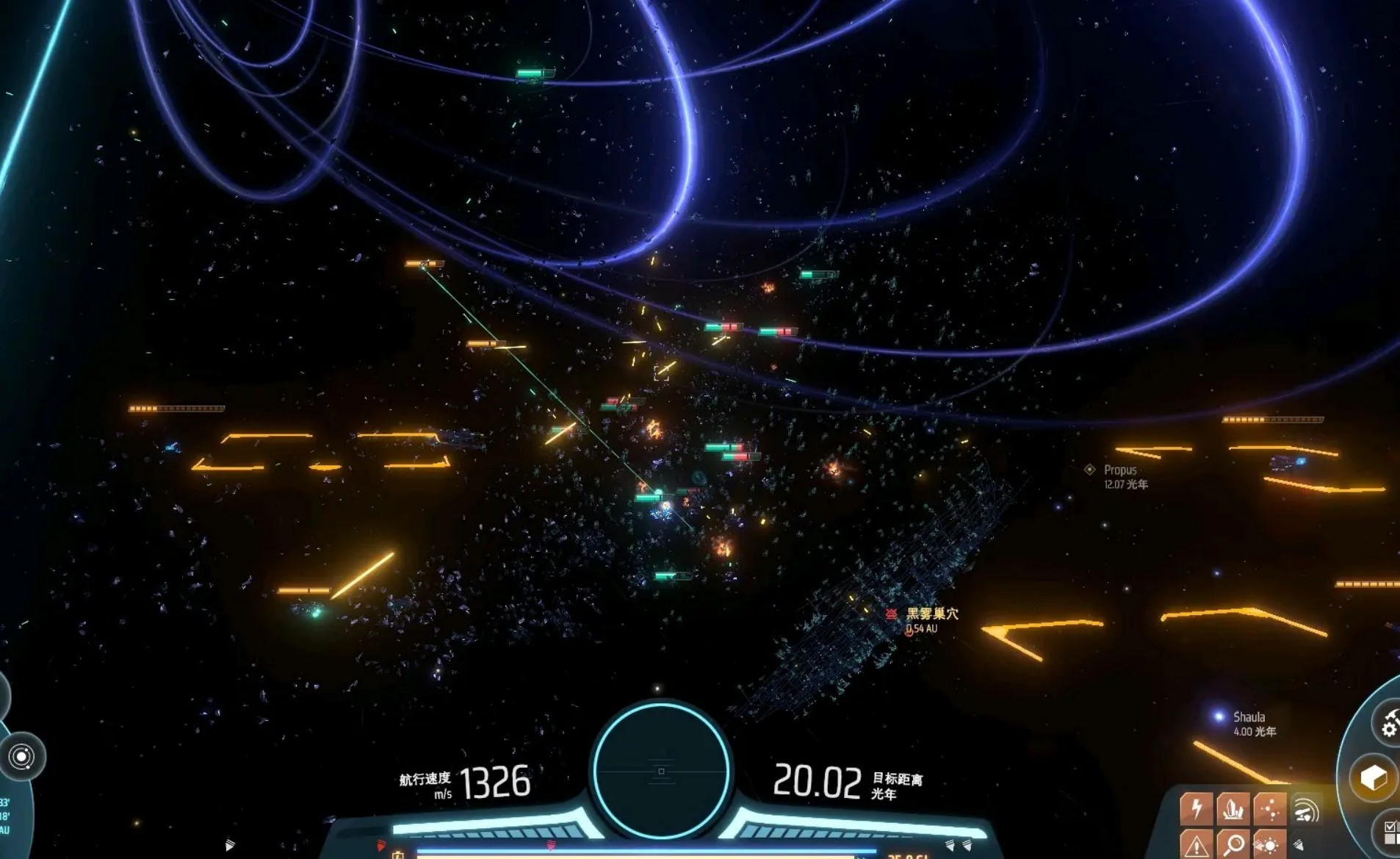The image size is (1400, 859).
Task: Toggle the warning triangle alert display
Action: click(x=1197, y=845)
